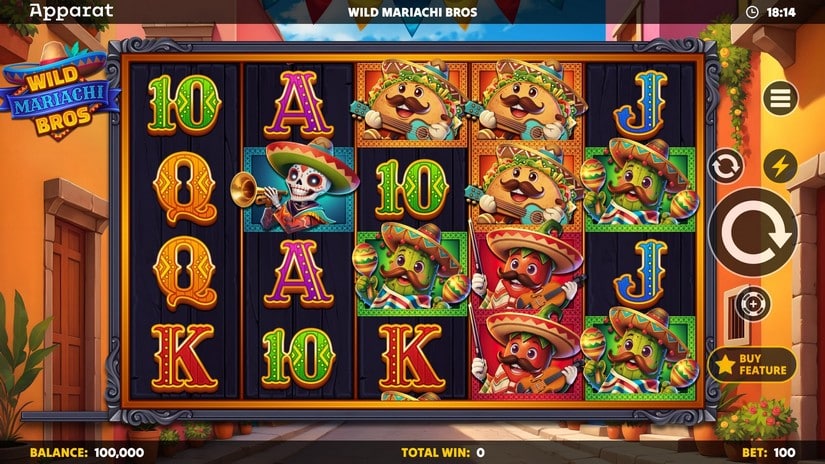Viewport: 825px width, 464px height.
Task: Enable the lightning bolt turbo mode
Action: pos(780,166)
